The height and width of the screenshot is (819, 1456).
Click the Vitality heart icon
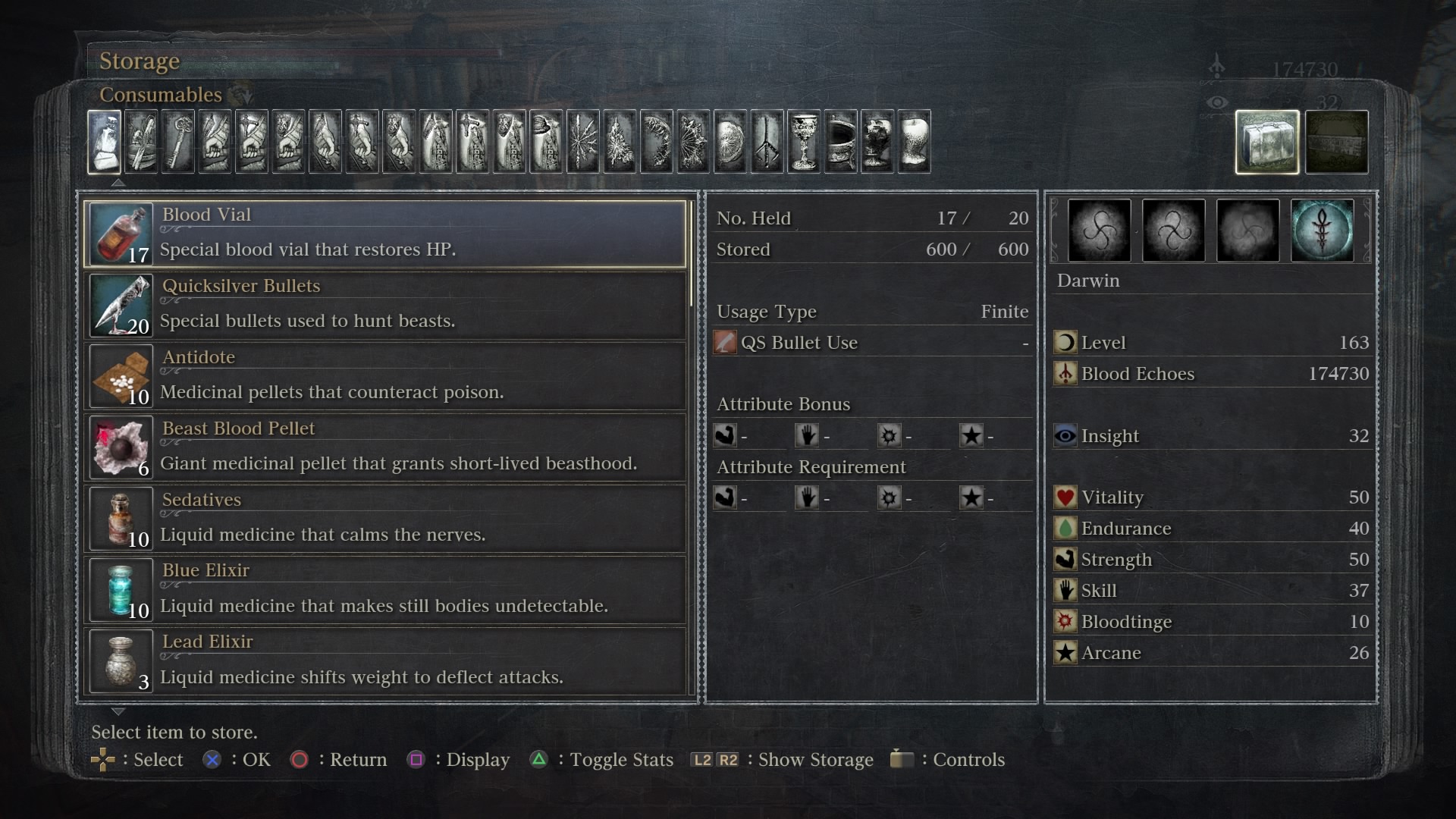[x=1065, y=497]
